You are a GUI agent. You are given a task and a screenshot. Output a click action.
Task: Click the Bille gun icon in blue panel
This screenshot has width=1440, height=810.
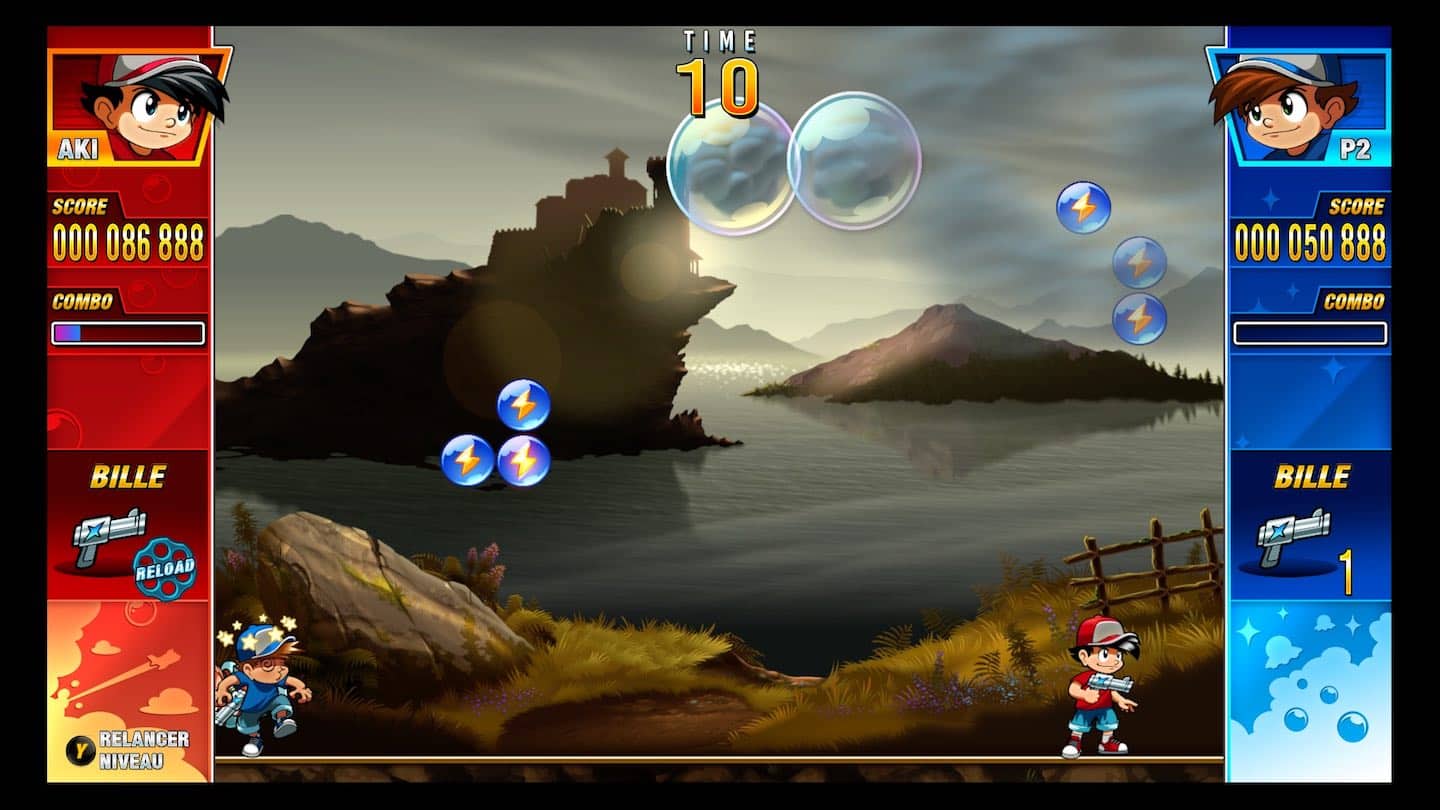tap(1292, 533)
